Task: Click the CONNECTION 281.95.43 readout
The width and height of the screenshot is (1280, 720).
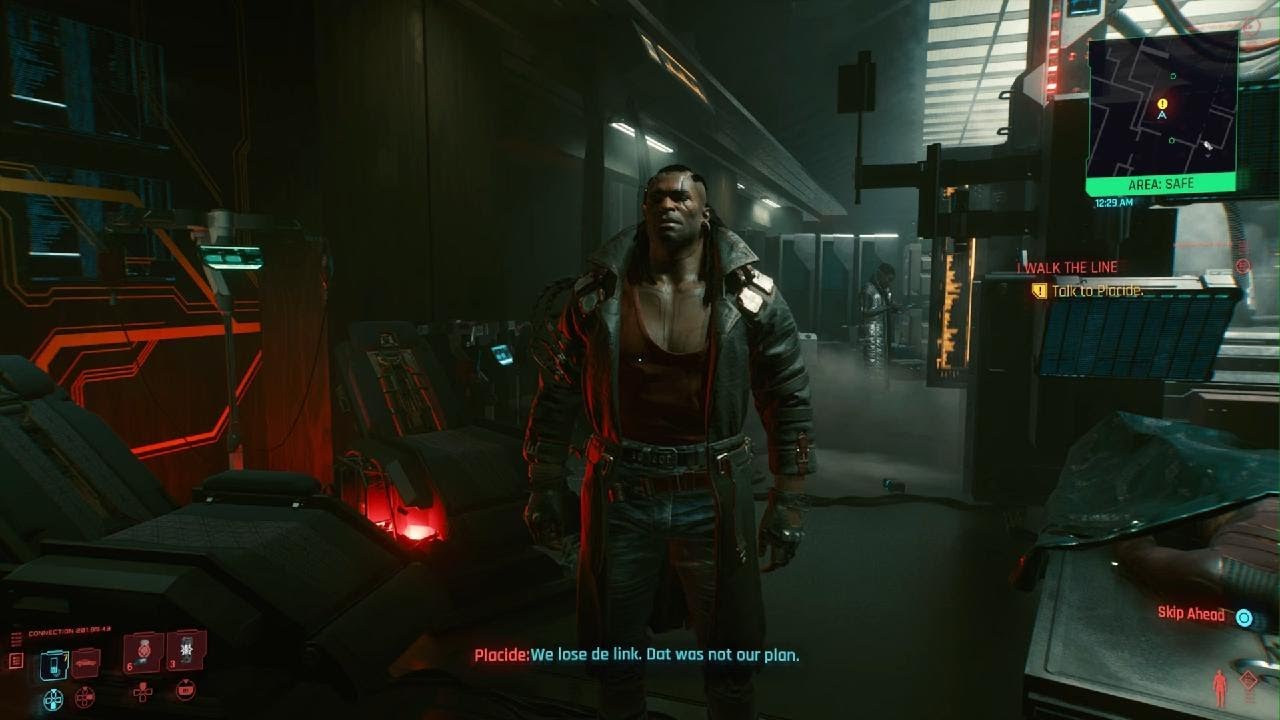Action: [x=70, y=630]
